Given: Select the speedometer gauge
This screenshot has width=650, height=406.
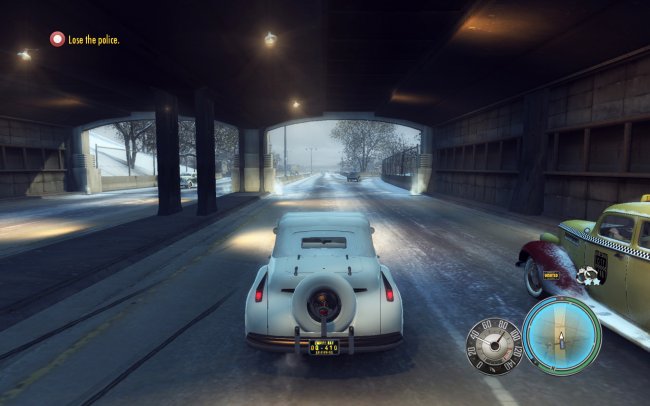Looking at the screenshot, I should pyautogui.click(x=494, y=346).
